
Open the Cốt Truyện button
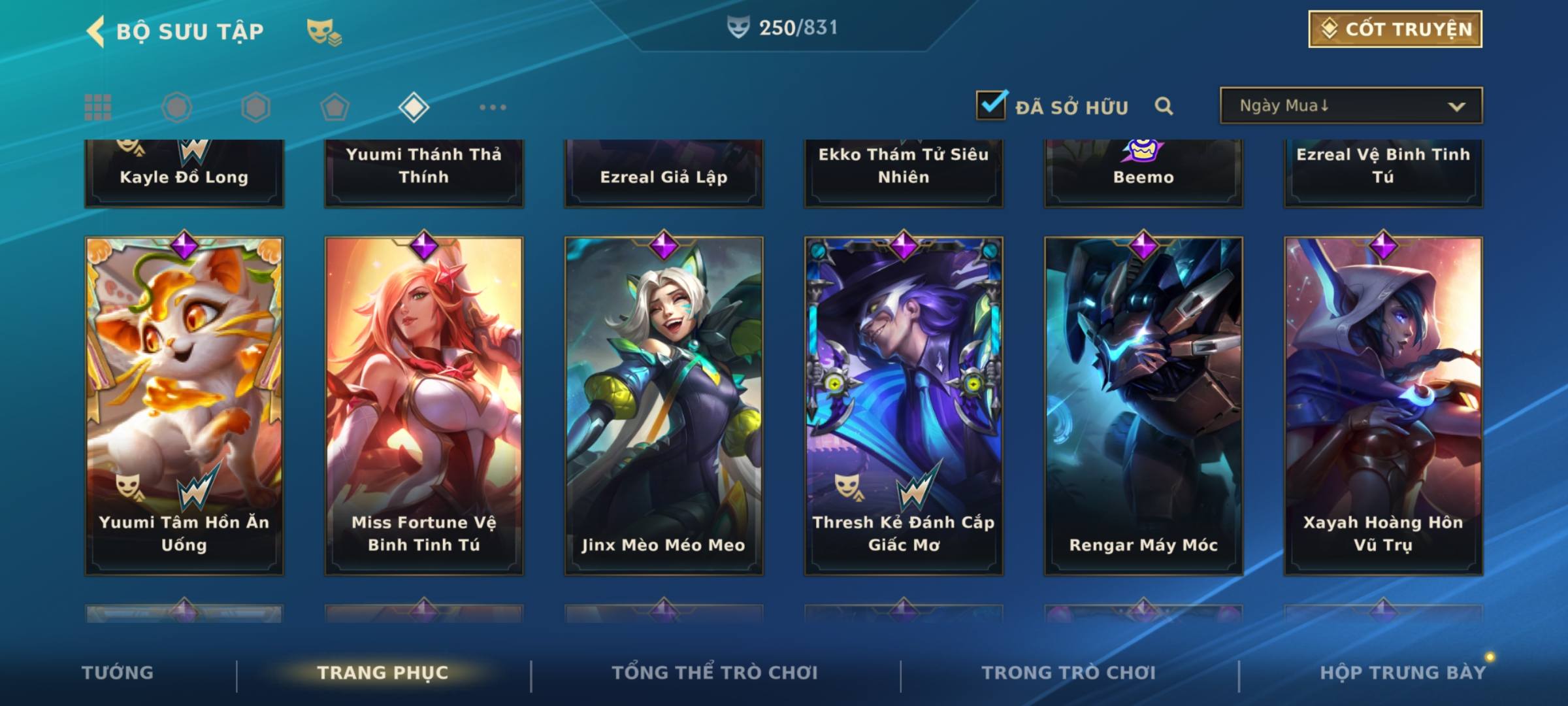pyautogui.click(x=1395, y=29)
